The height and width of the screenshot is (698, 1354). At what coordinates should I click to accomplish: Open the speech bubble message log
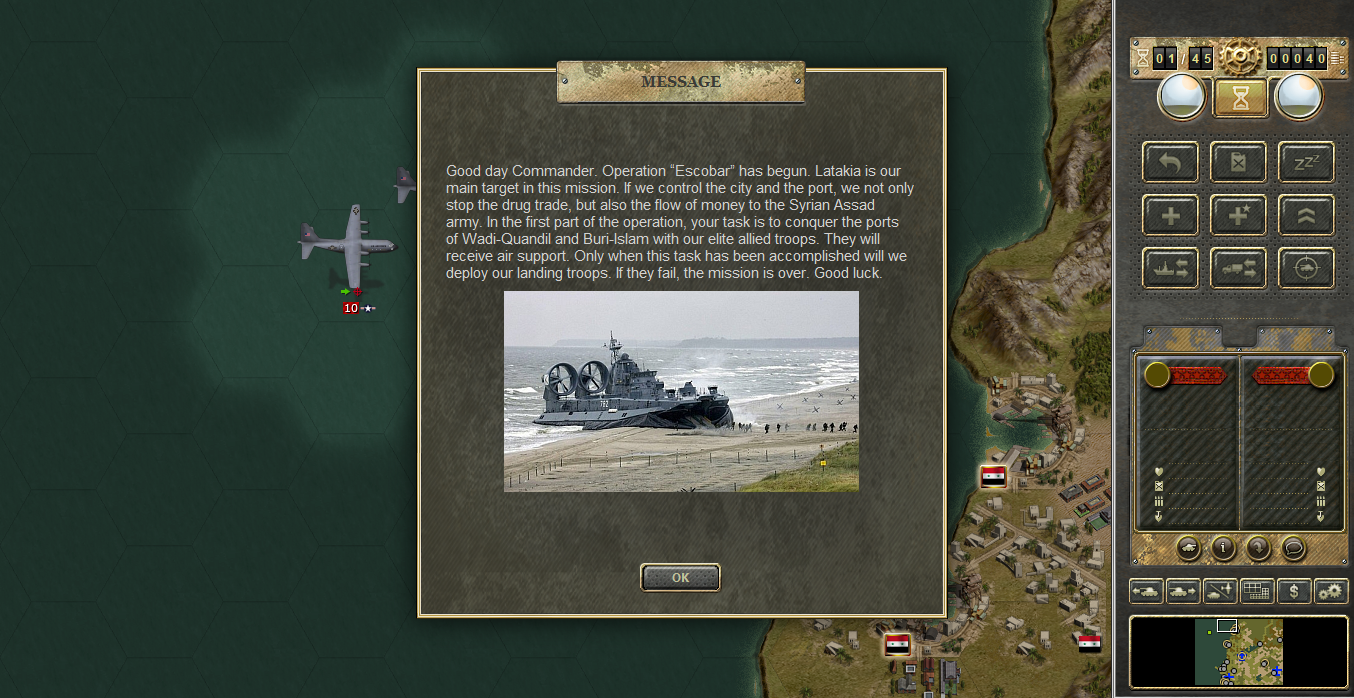1294,547
